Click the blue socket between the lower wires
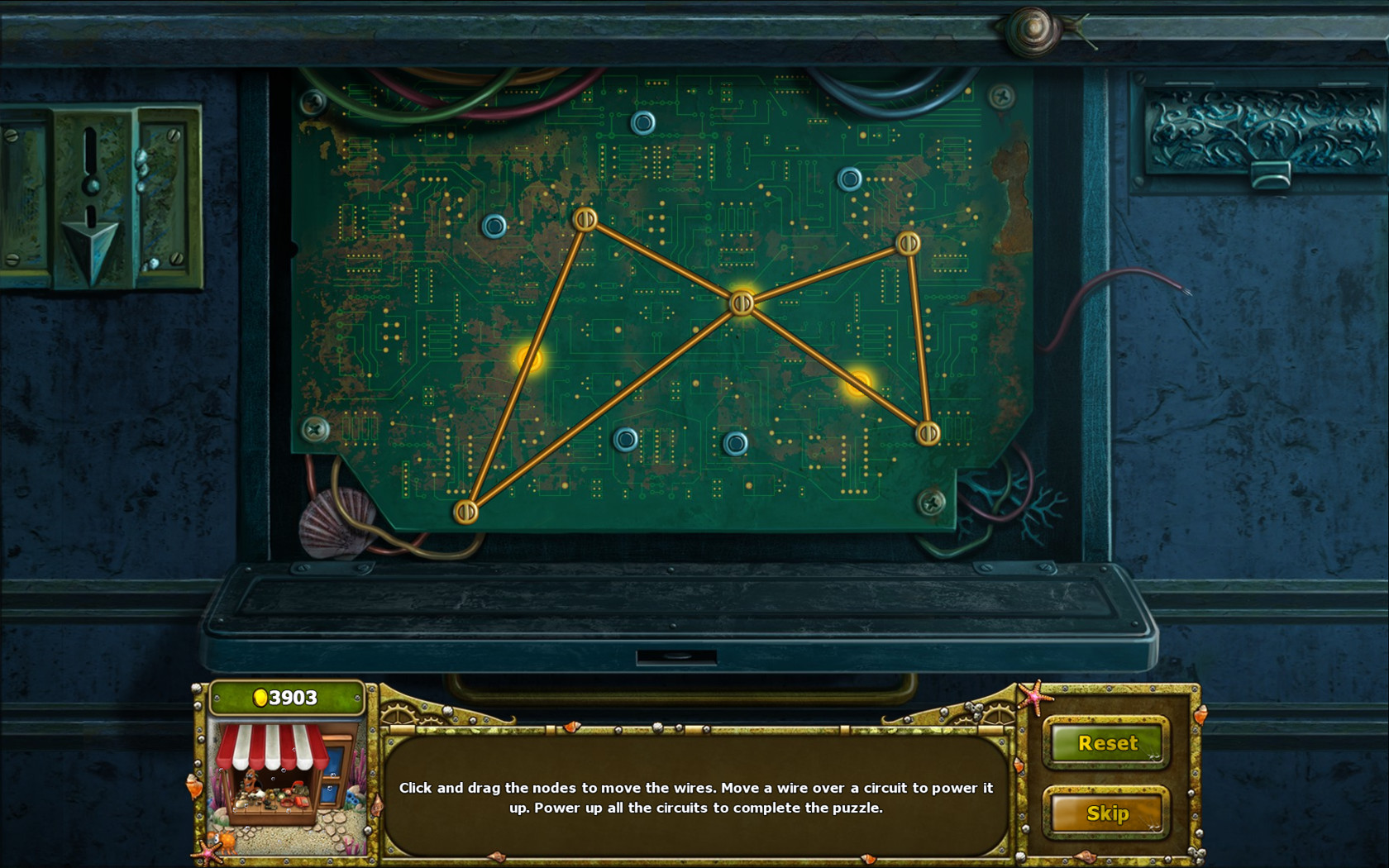This screenshot has height=868, width=1389. click(x=626, y=441)
